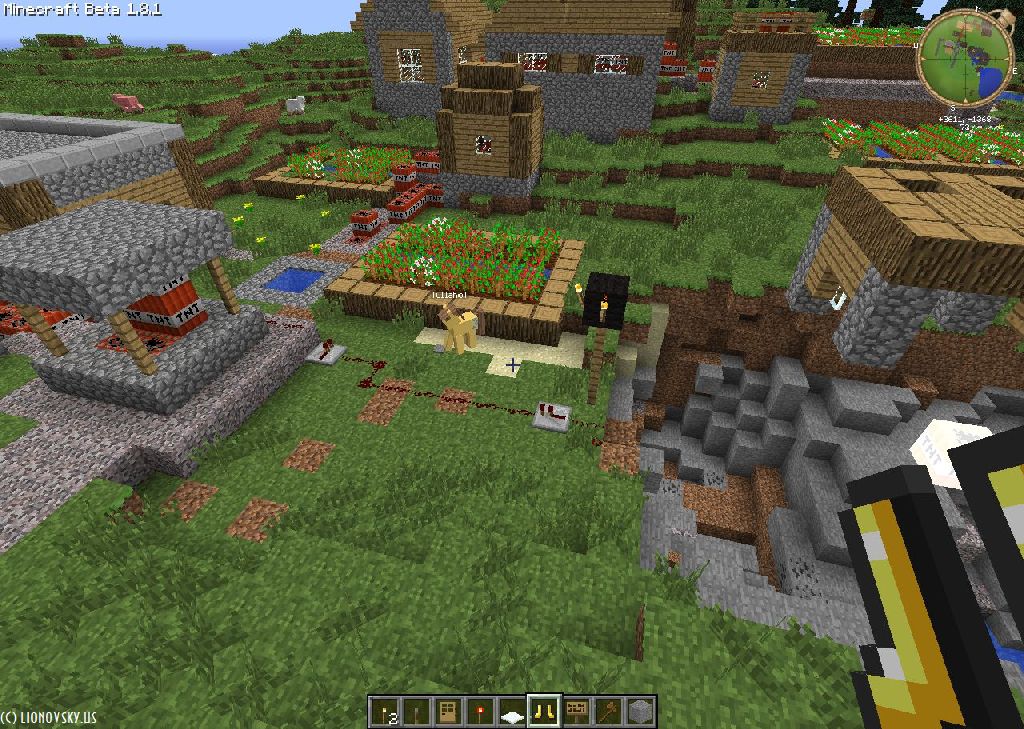The image size is (1024, 729).
Task: Choose the gray stone block slot
Action: [641, 711]
